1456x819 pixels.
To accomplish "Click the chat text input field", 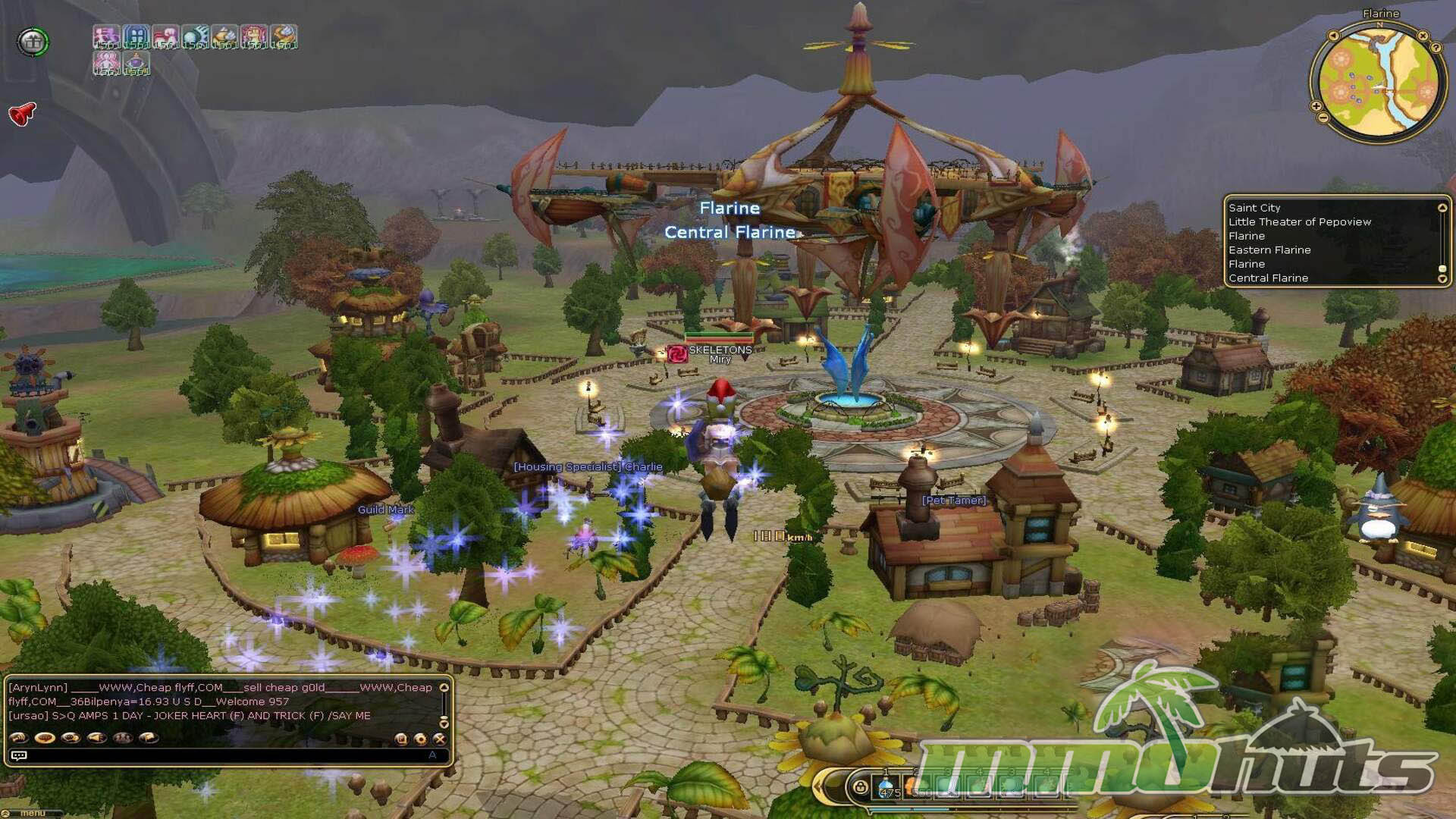I will pyautogui.click(x=227, y=755).
